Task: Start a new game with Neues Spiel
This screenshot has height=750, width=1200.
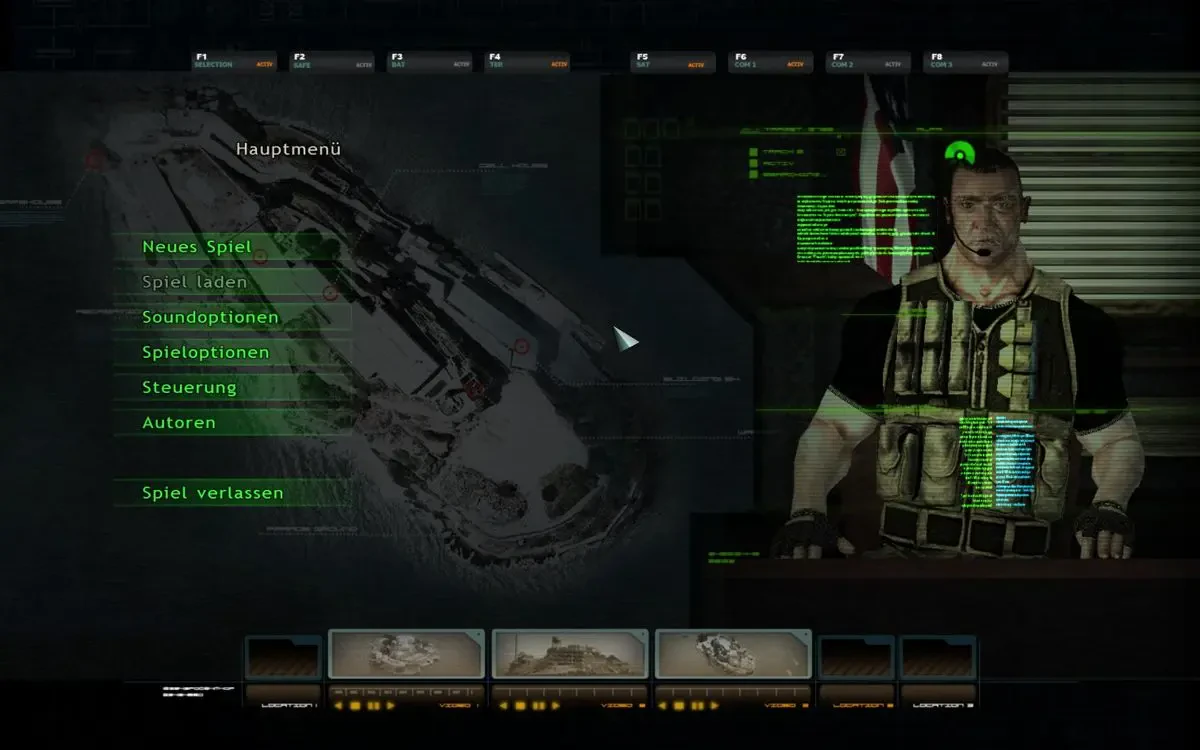Action: pyautogui.click(x=197, y=247)
